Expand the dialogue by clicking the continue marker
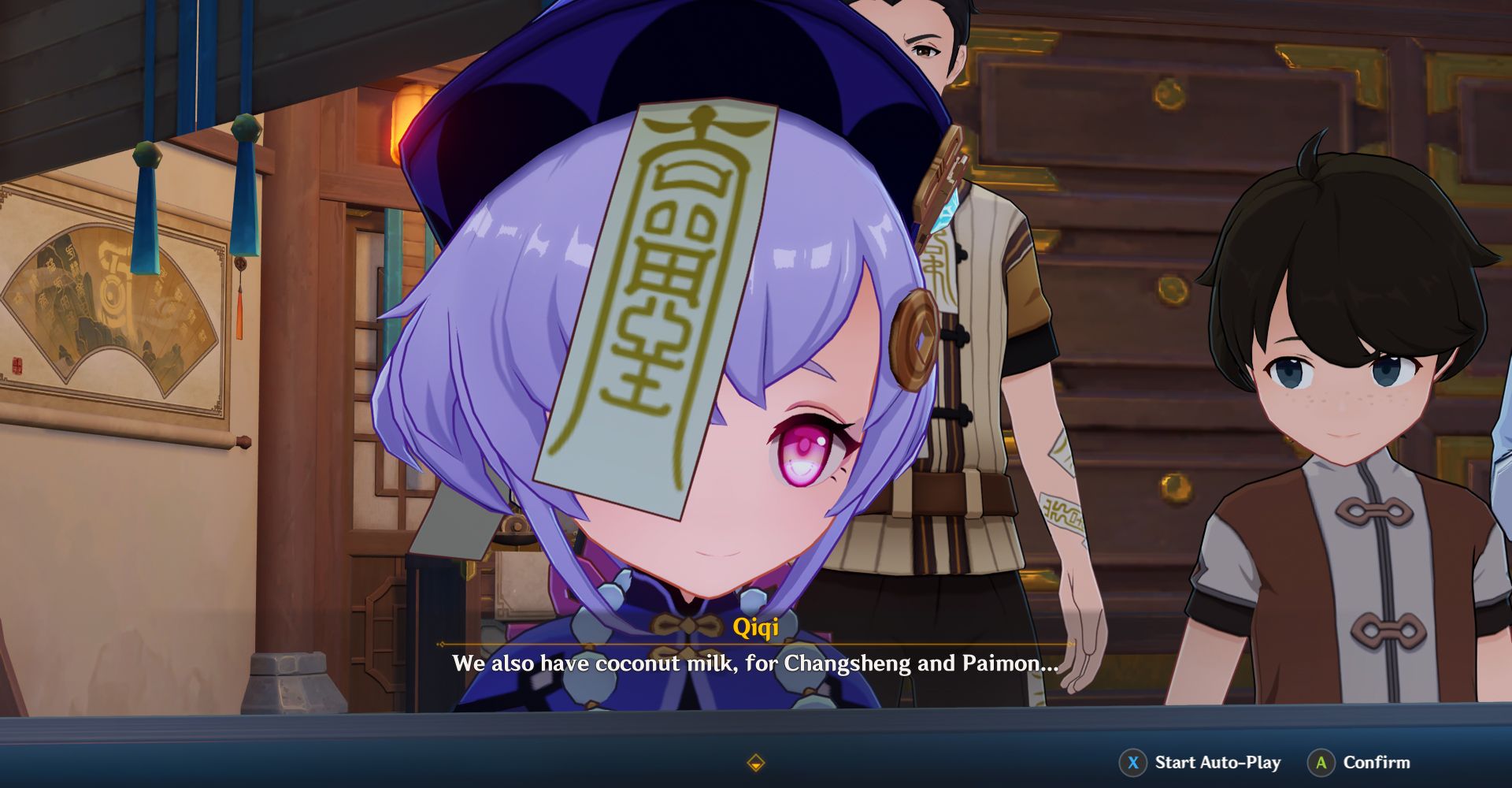The height and width of the screenshot is (788, 1512). click(x=755, y=762)
